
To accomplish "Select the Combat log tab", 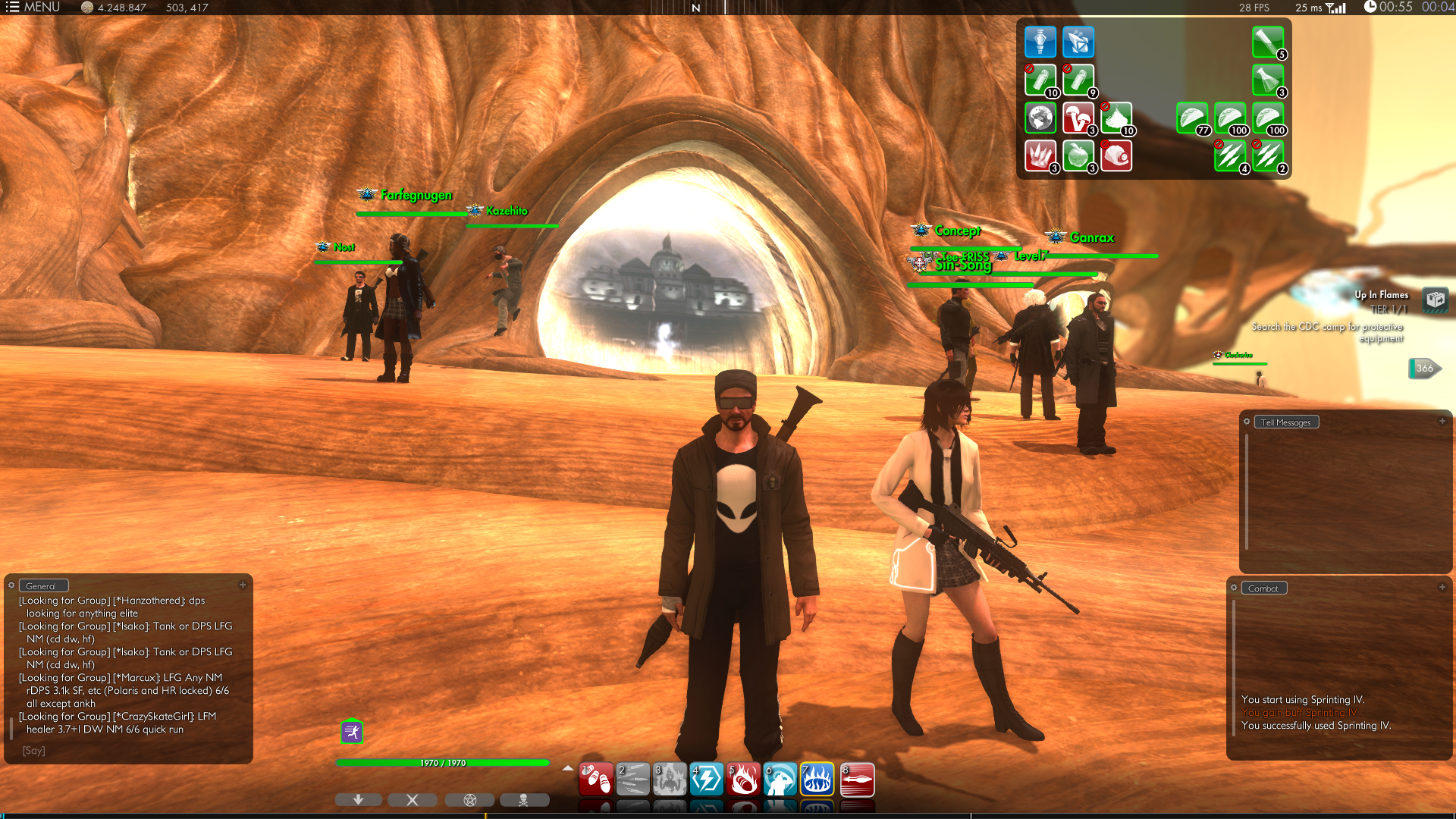I will tap(1263, 588).
